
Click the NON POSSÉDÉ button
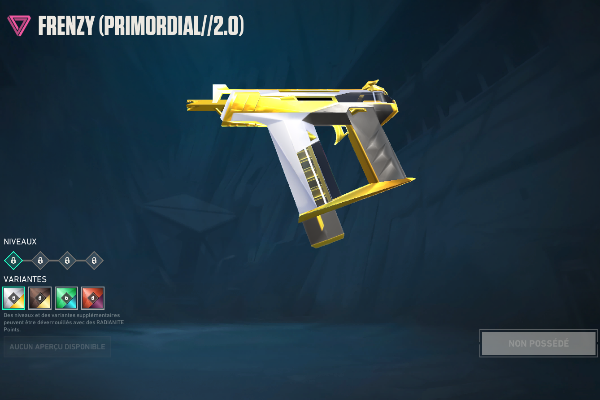click(538, 343)
